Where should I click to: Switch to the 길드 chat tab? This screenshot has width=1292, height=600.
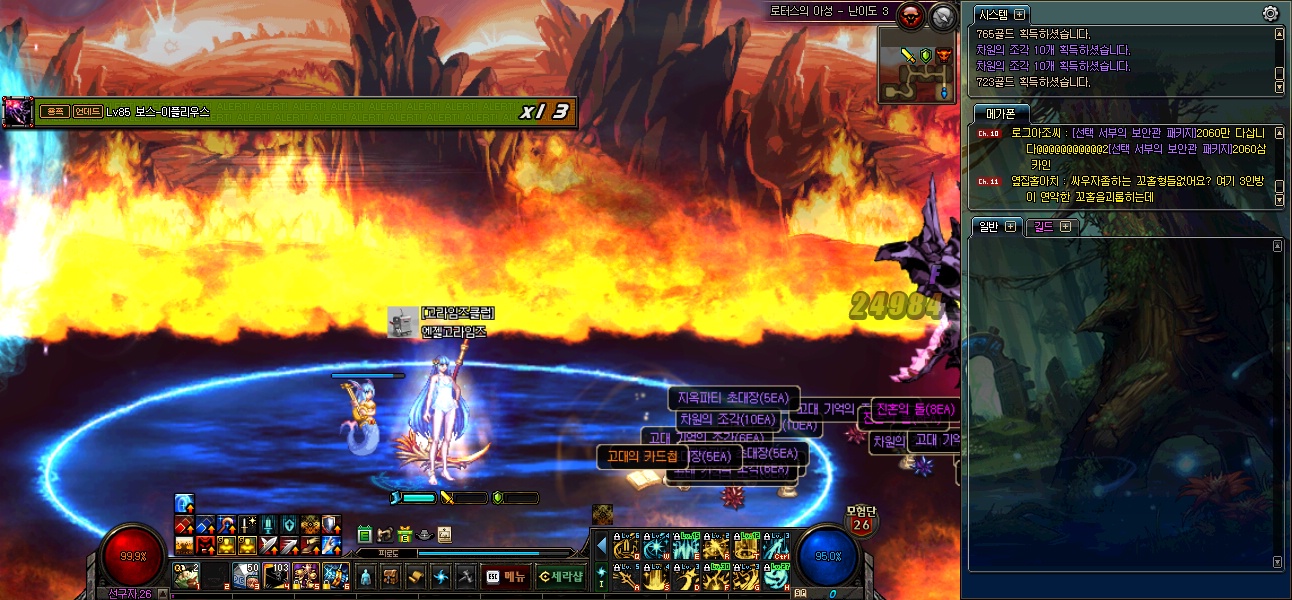point(1050,226)
